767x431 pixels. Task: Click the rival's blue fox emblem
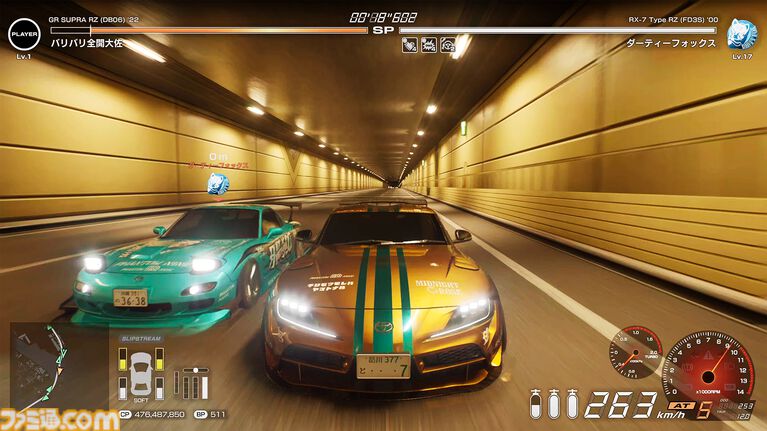point(742,33)
